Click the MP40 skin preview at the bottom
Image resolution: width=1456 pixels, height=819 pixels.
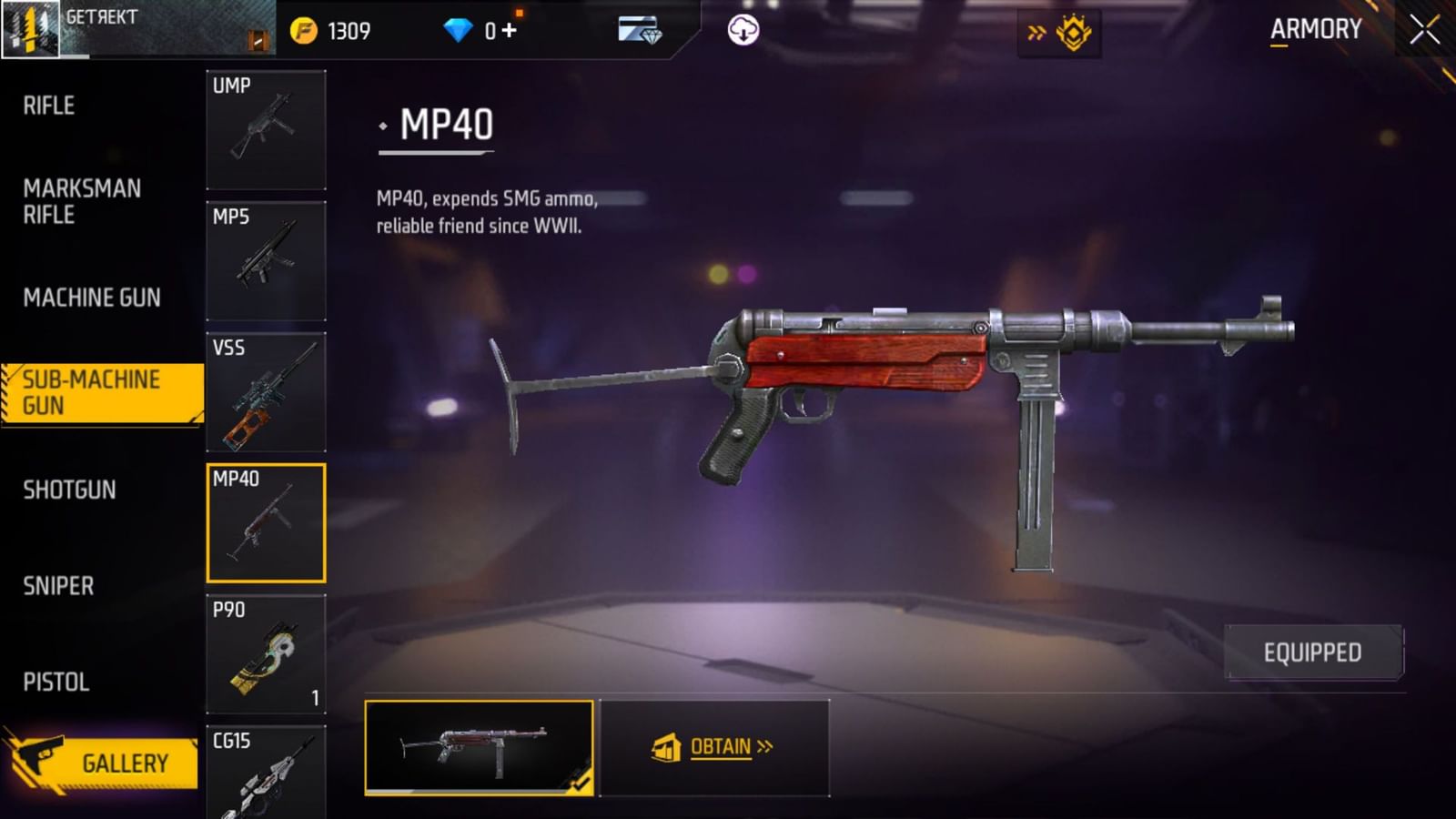pyautogui.click(x=478, y=746)
